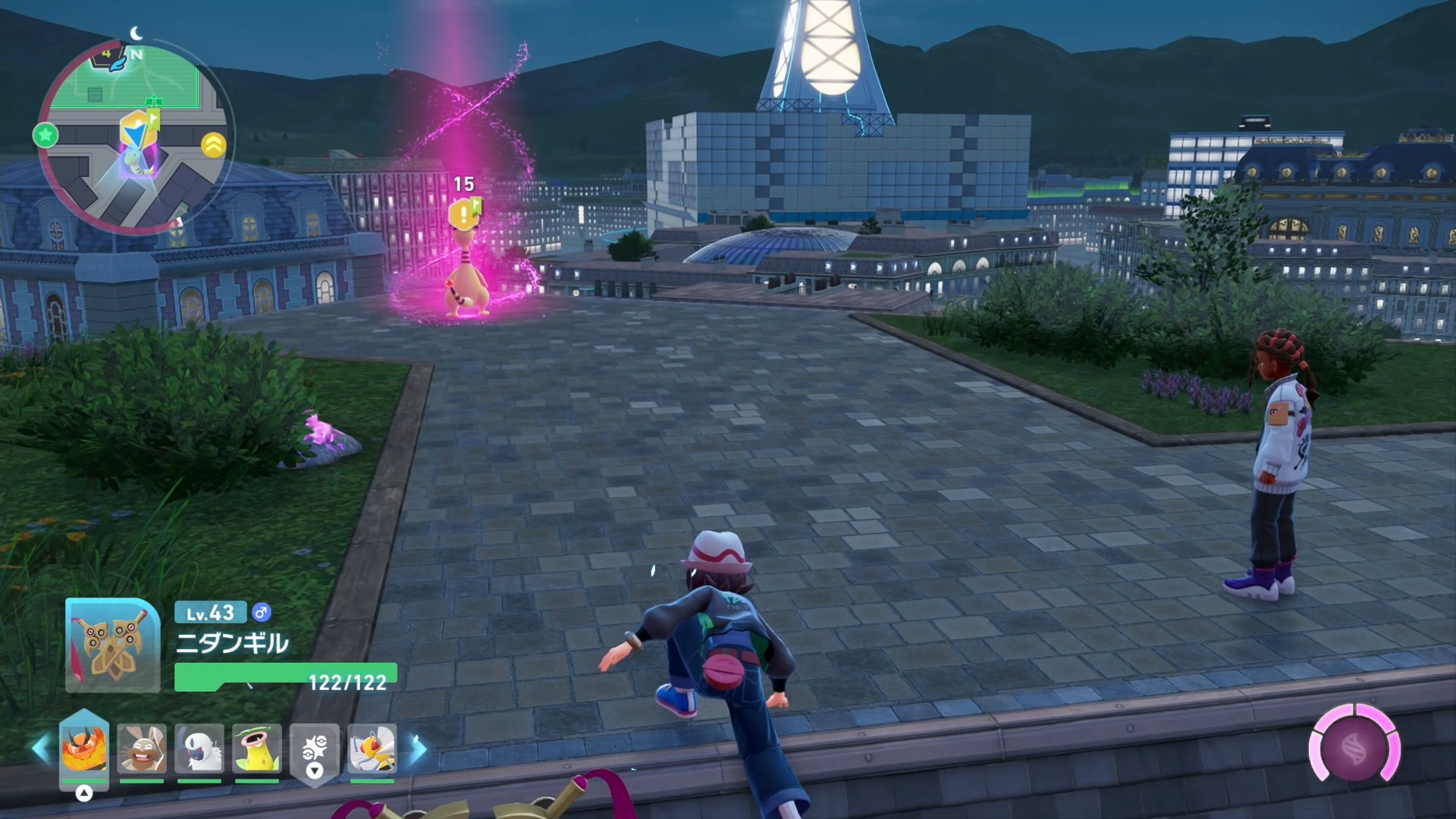The height and width of the screenshot is (819, 1456).
Task: Select Beedrill in the party bar
Action: pyautogui.click(x=372, y=748)
